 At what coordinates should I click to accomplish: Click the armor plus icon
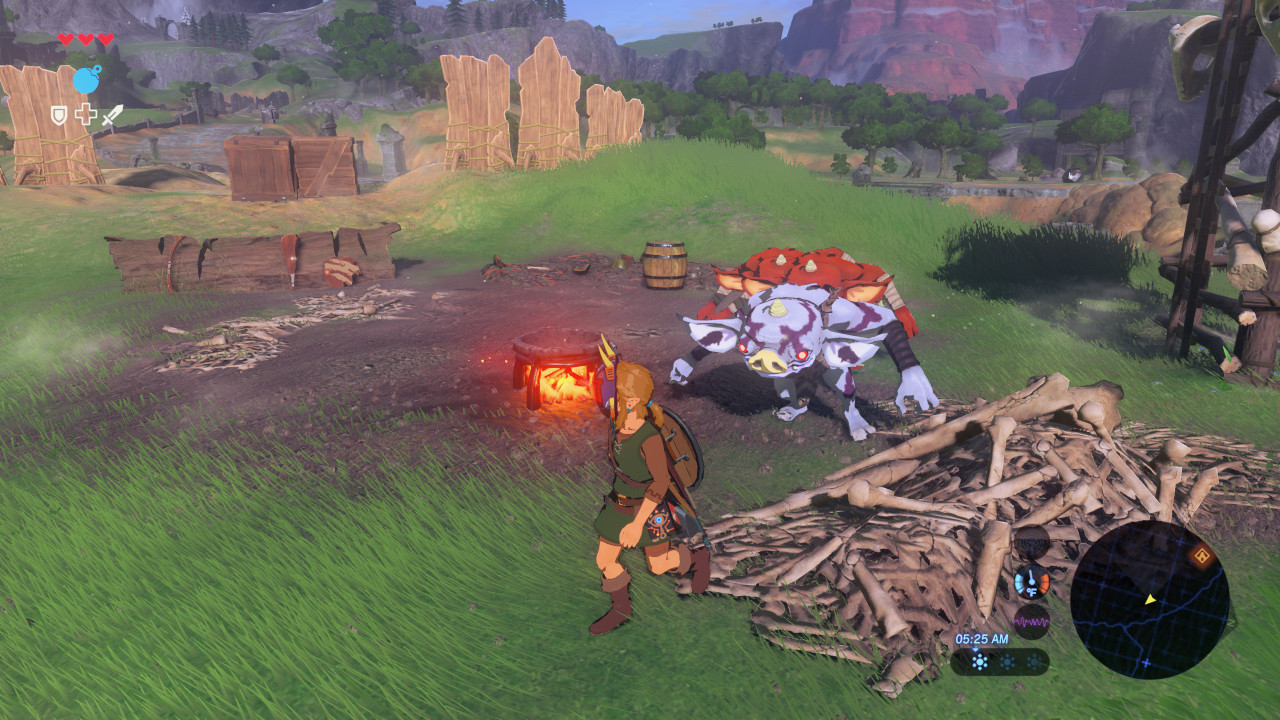click(86, 115)
